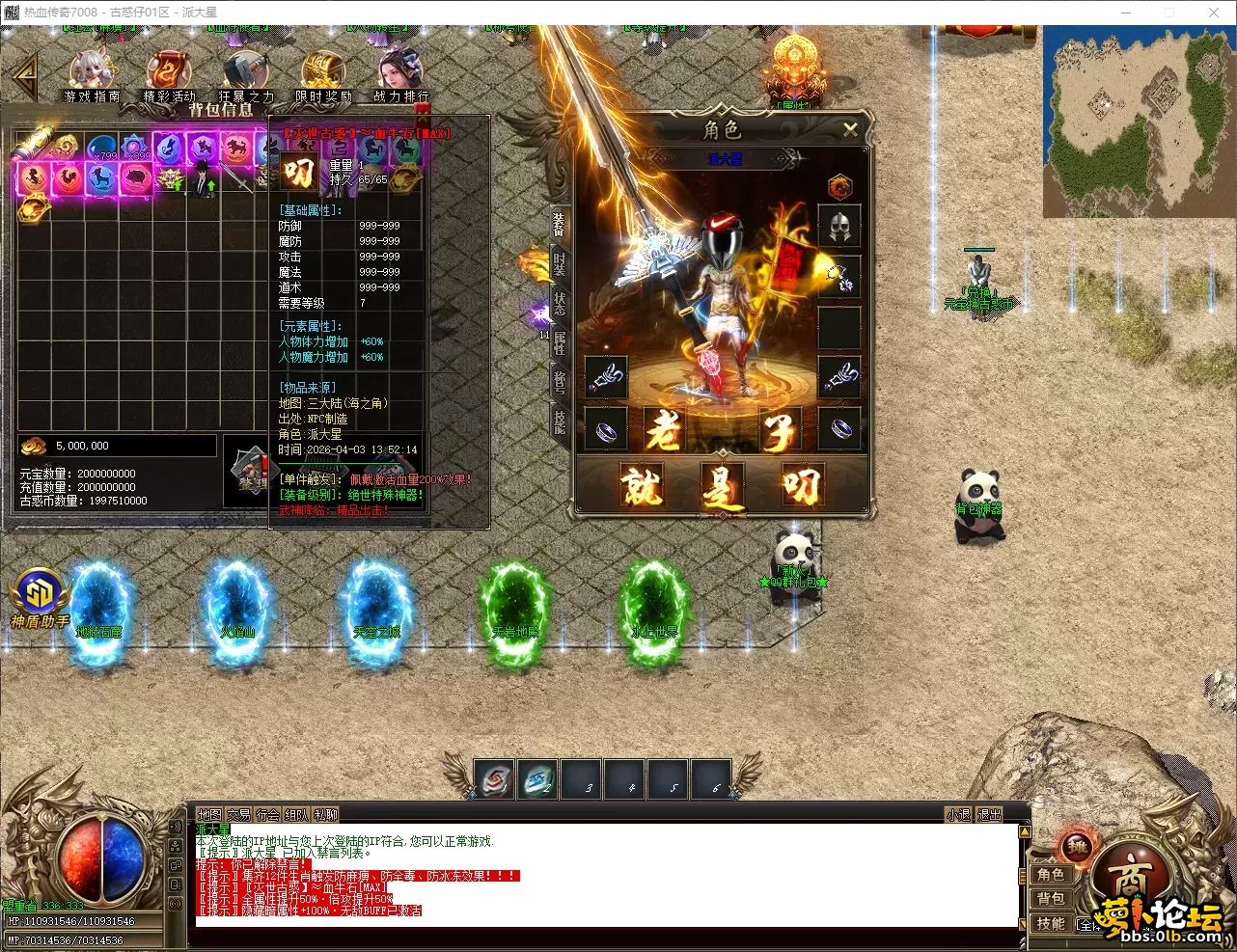The height and width of the screenshot is (952, 1237).
Task: Close the 角色 character panel
Action: tap(850, 129)
